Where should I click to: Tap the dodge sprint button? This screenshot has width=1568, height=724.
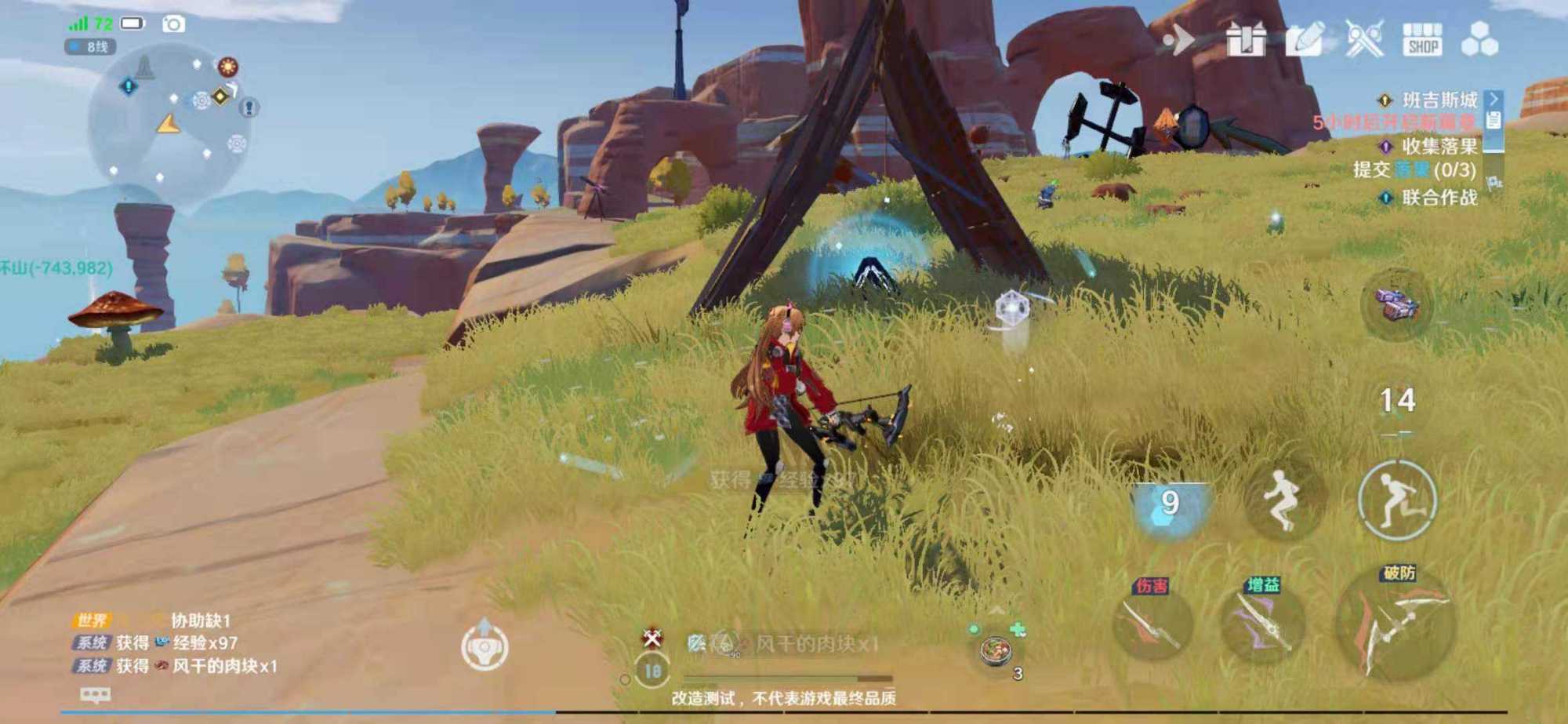[x=1397, y=500]
